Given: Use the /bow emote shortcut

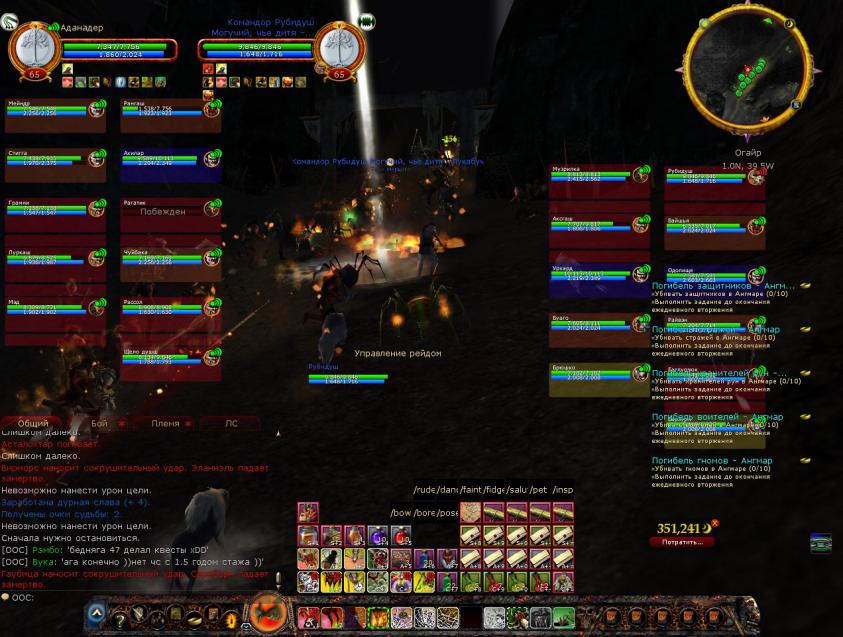Looking at the screenshot, I should [402, 513].
